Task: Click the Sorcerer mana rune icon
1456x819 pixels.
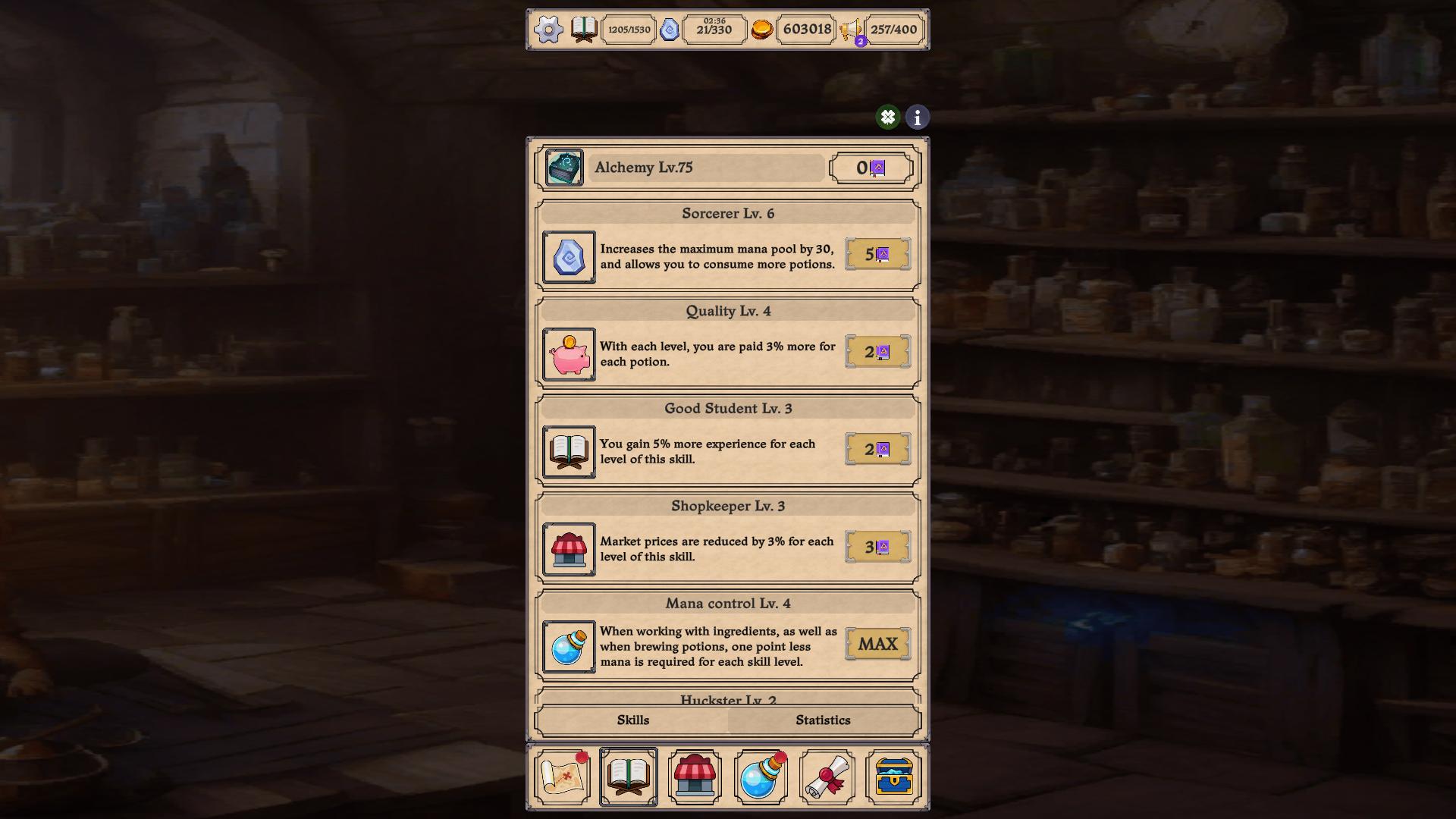Action: (568, 257)
